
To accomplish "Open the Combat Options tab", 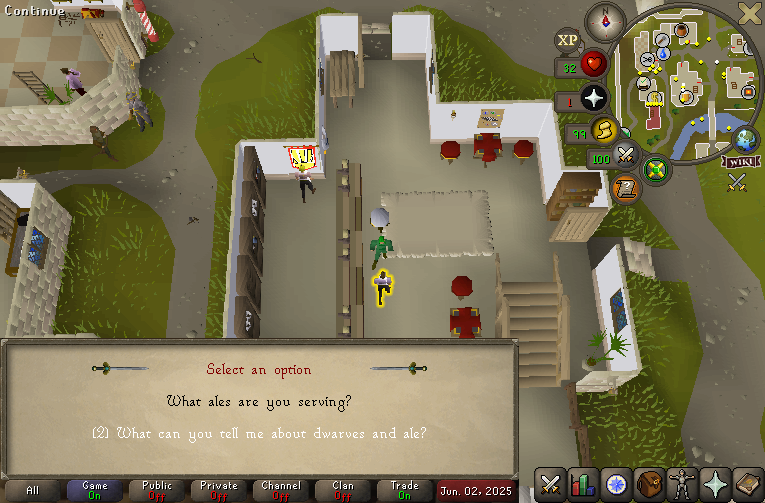I will click(550, 484).
